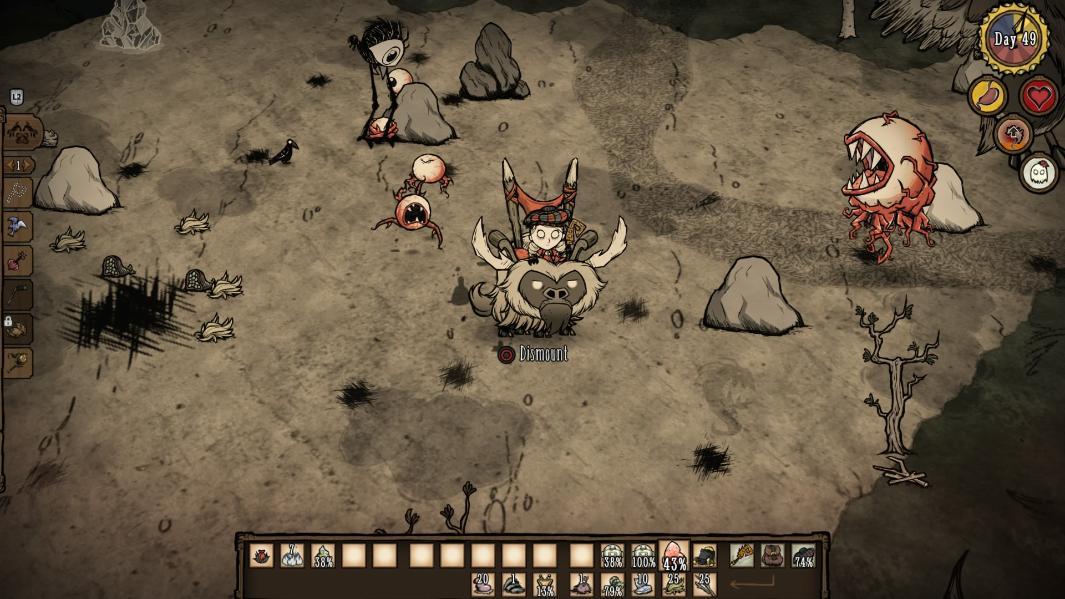Screen dimensions: 1065x599
Task: Pick the red potion-like recipe icon
Action: 18,261
